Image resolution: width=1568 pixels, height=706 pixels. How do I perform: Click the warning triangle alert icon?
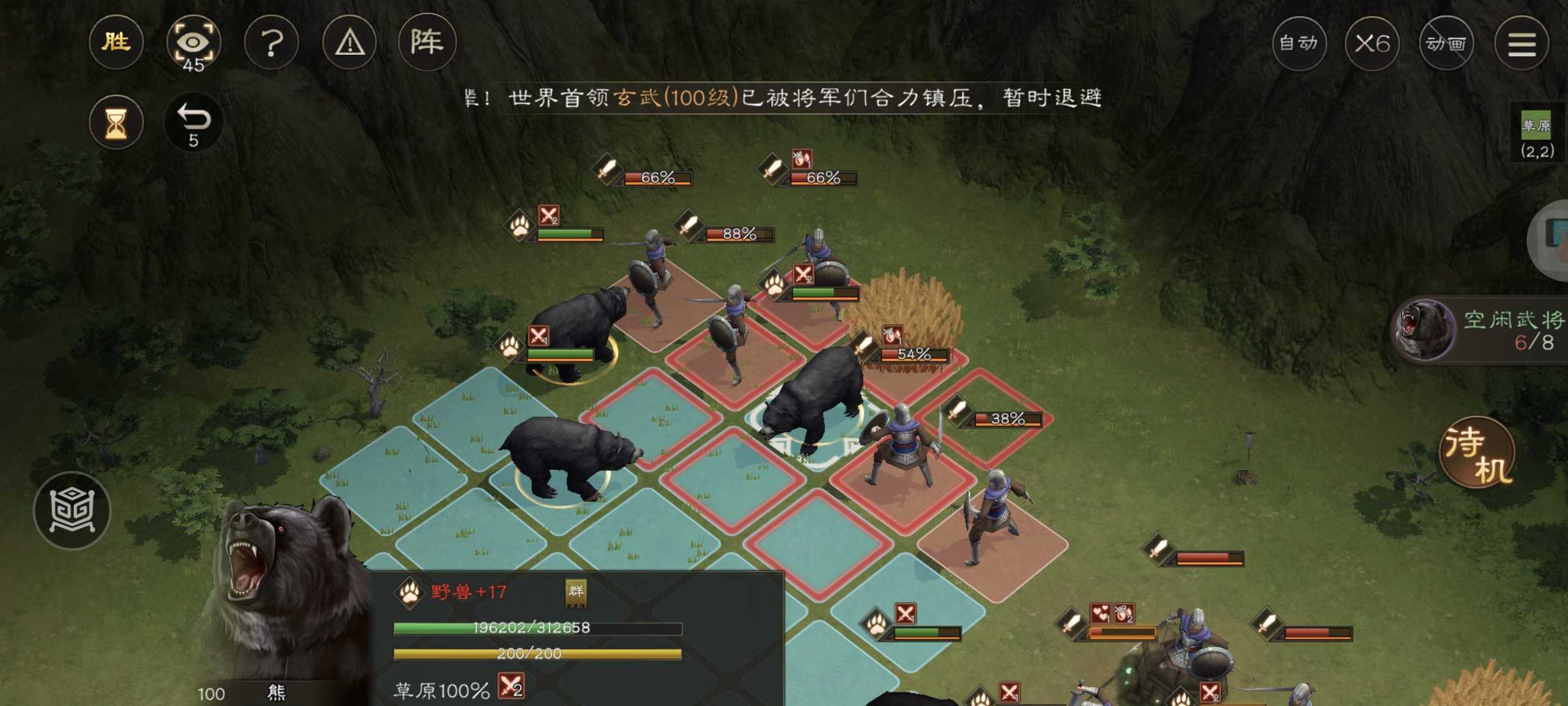pyautogui.click(x=350, y=42)
